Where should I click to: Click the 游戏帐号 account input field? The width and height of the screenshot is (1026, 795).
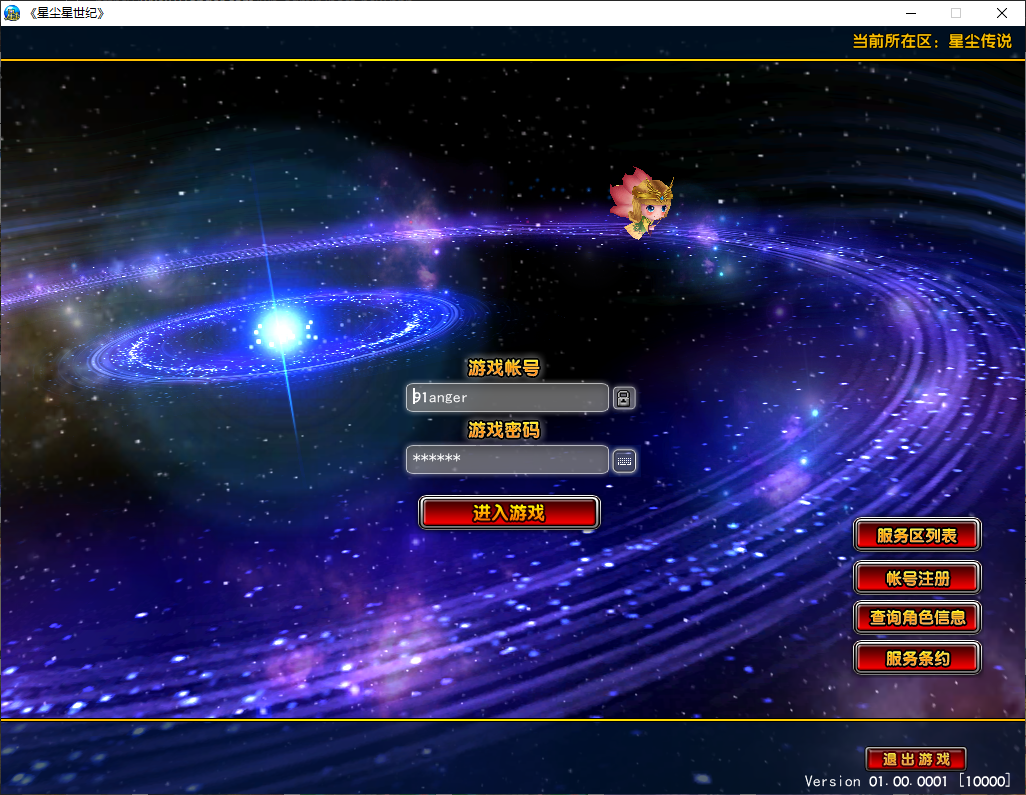click(507, 398)
